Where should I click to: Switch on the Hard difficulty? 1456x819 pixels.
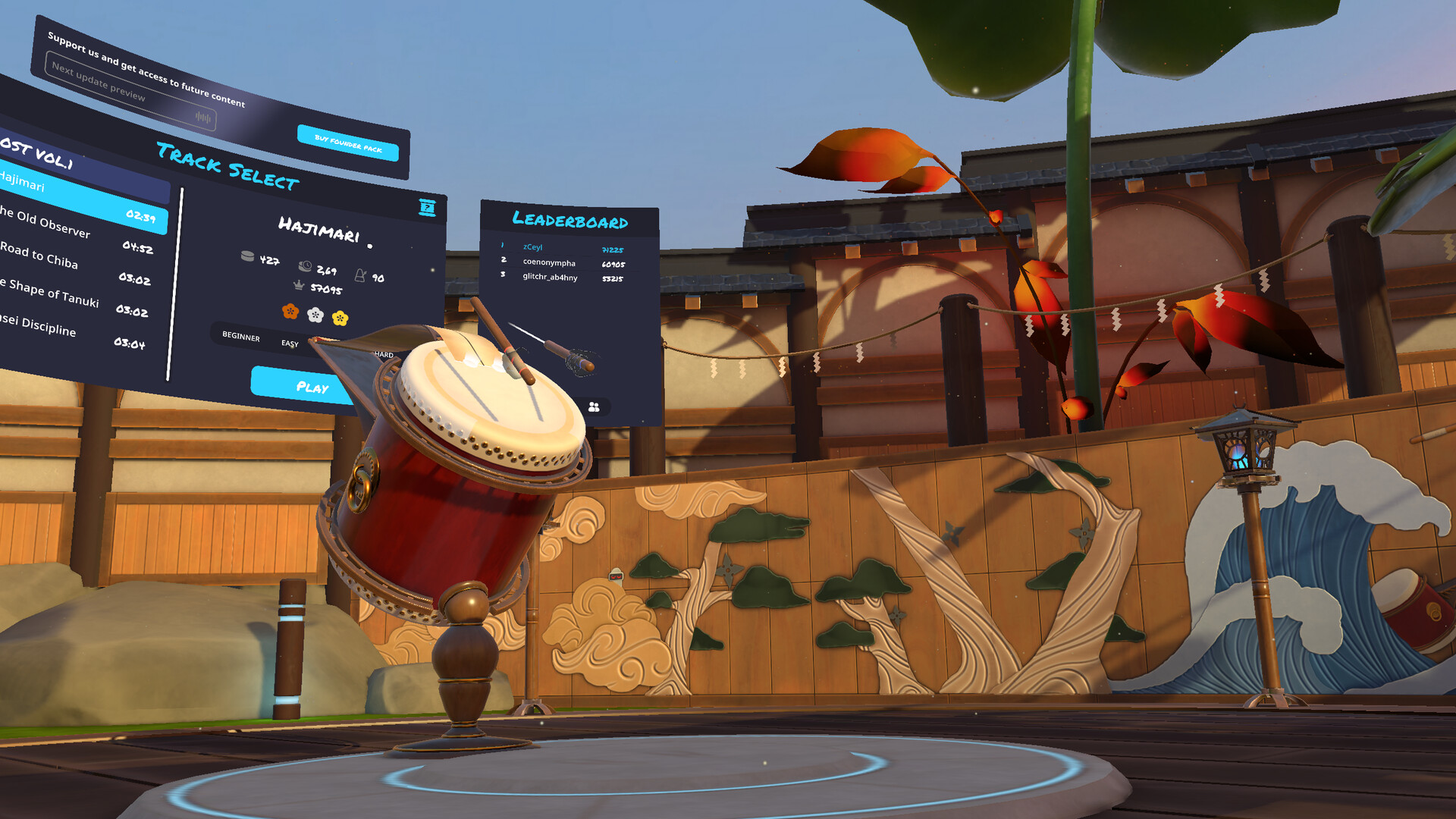pyautogui.click(x=385, y=354)
